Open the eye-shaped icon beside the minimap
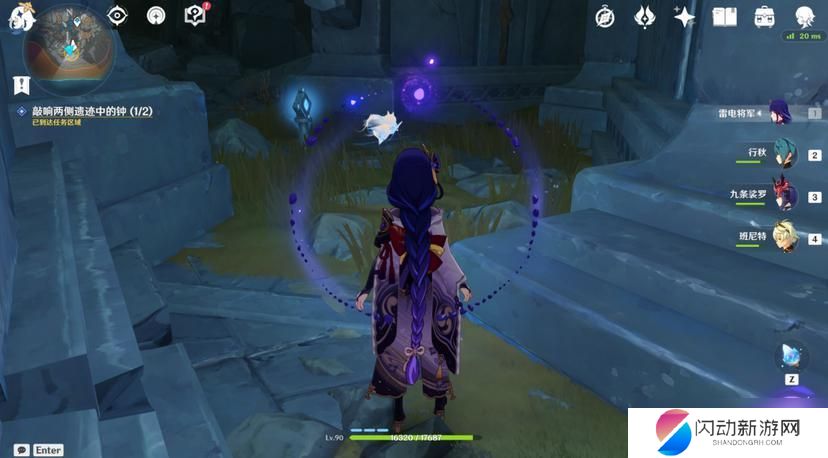828x458 pixels. click(x=118, y=16)
